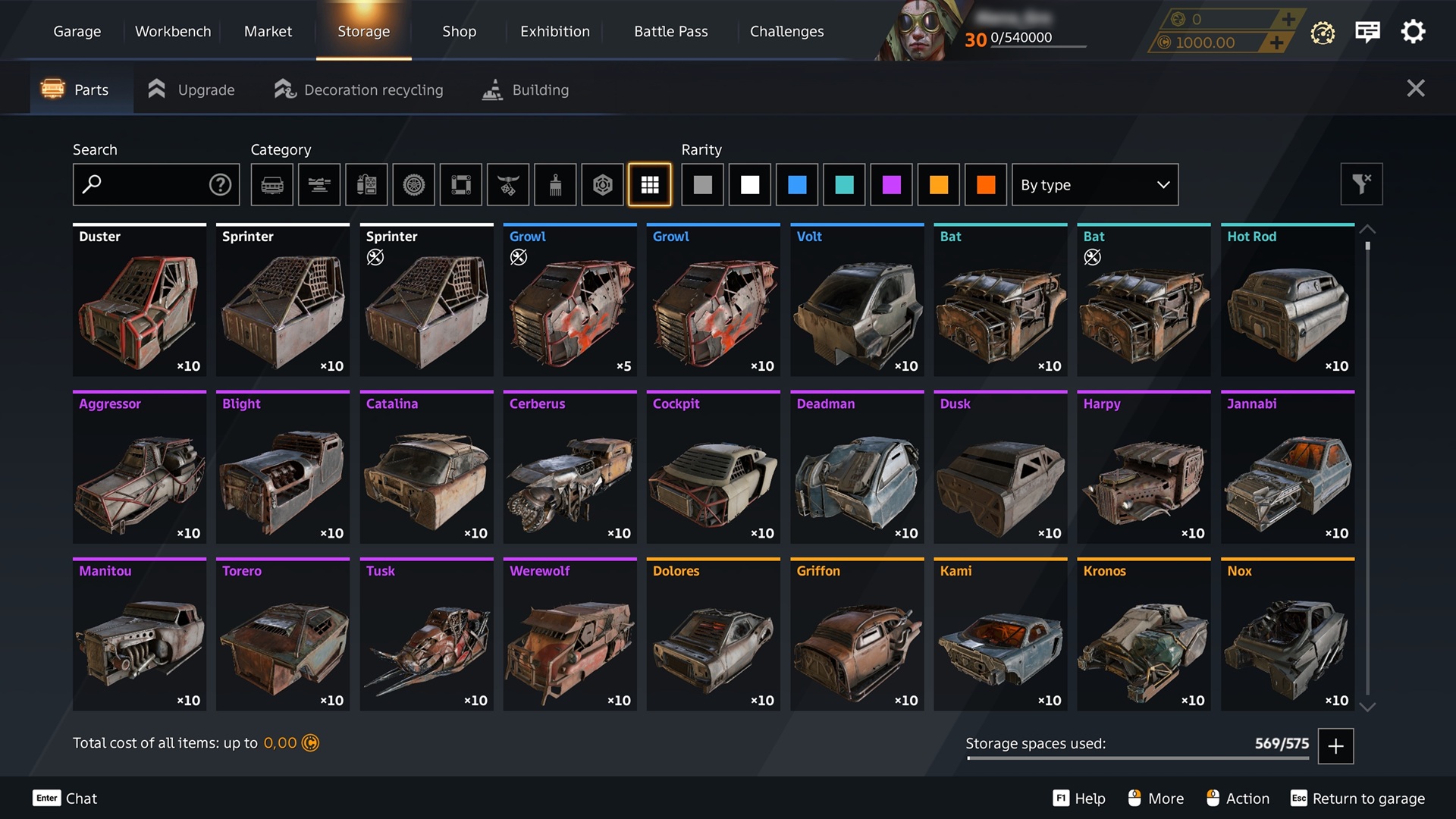Image resolution: width=1456 pixels, height=819 pixels.
Task: Go to the Market tab
Action: [x=268, y=31]
